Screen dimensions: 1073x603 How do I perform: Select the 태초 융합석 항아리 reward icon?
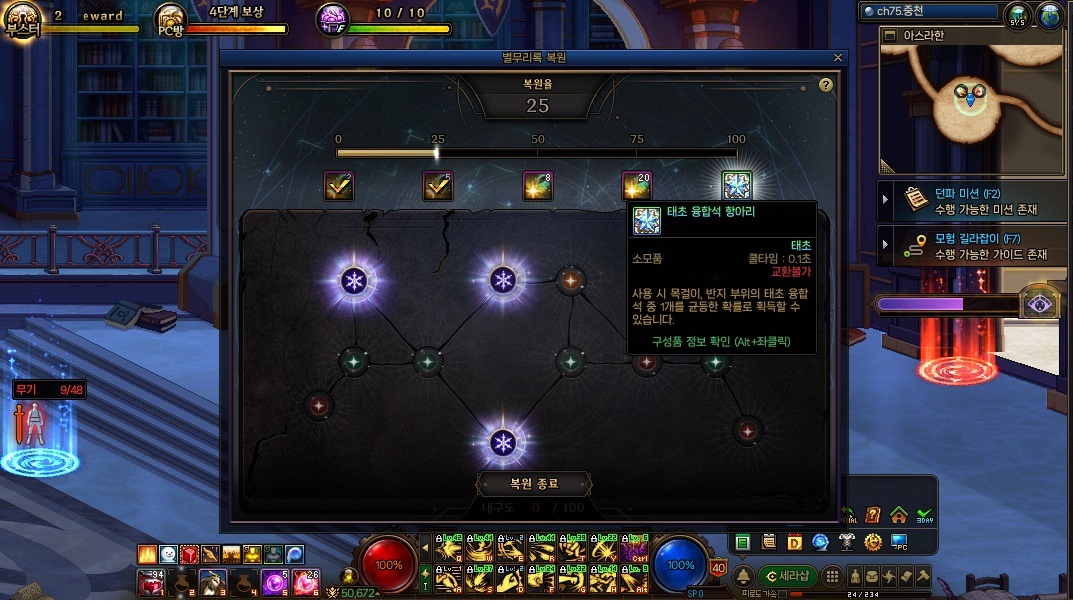[x=737, y=185]
